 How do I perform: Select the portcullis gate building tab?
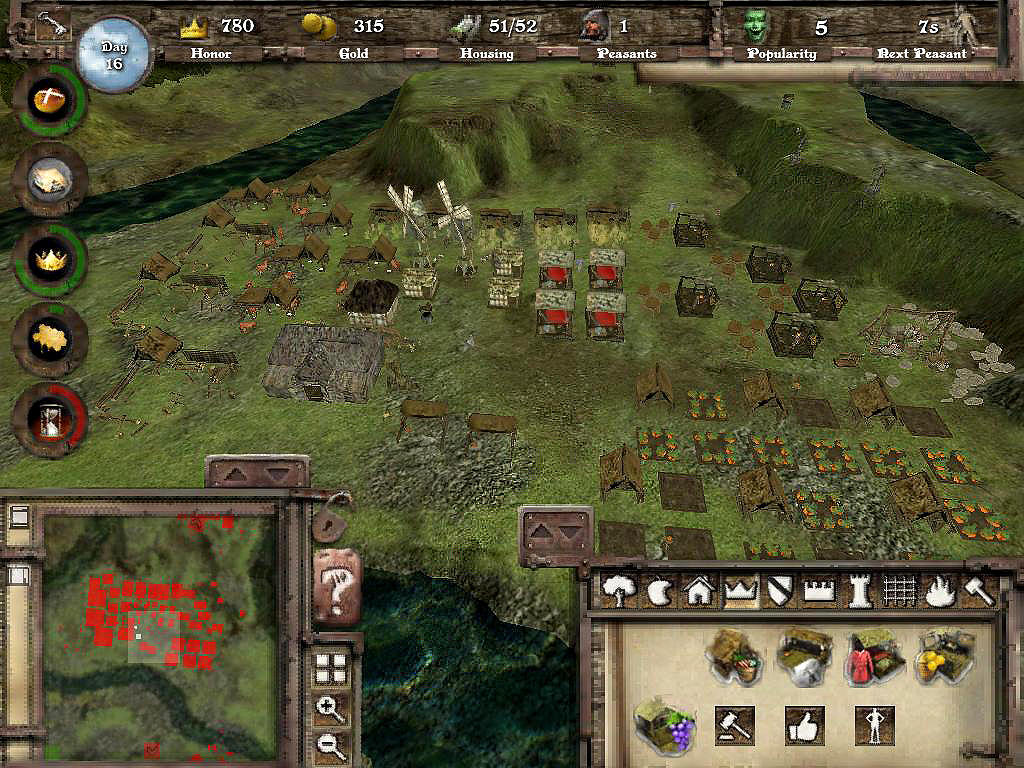tap(900, 592)
